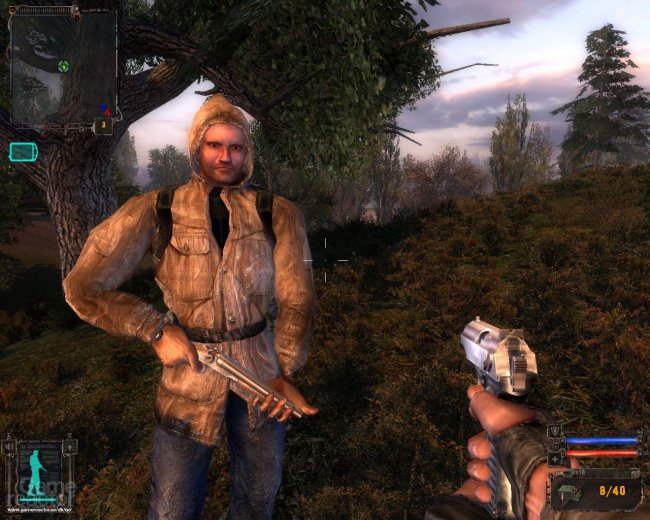Screen dimensions: 650x520
Task: Click the cyan PDA notification icon
Action: tap(22, 152)
